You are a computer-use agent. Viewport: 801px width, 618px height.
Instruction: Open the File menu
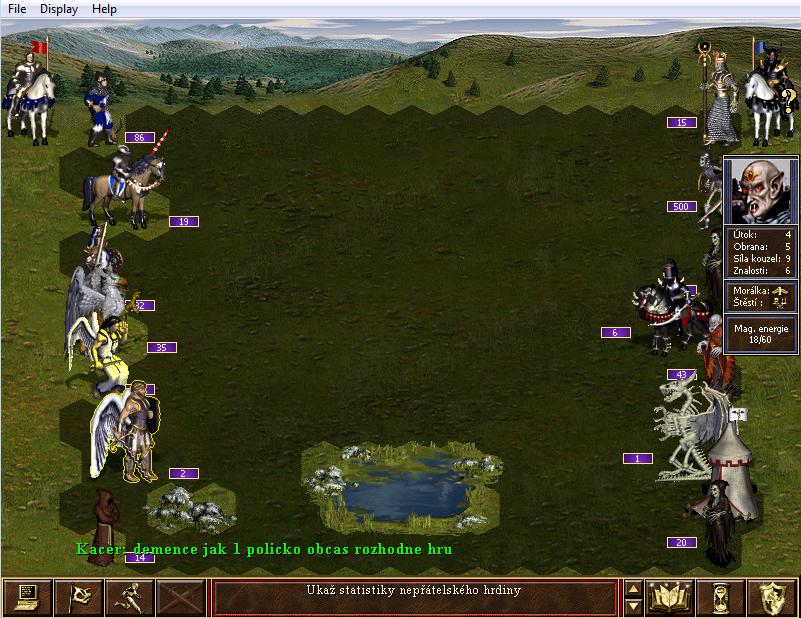[17, 9]
